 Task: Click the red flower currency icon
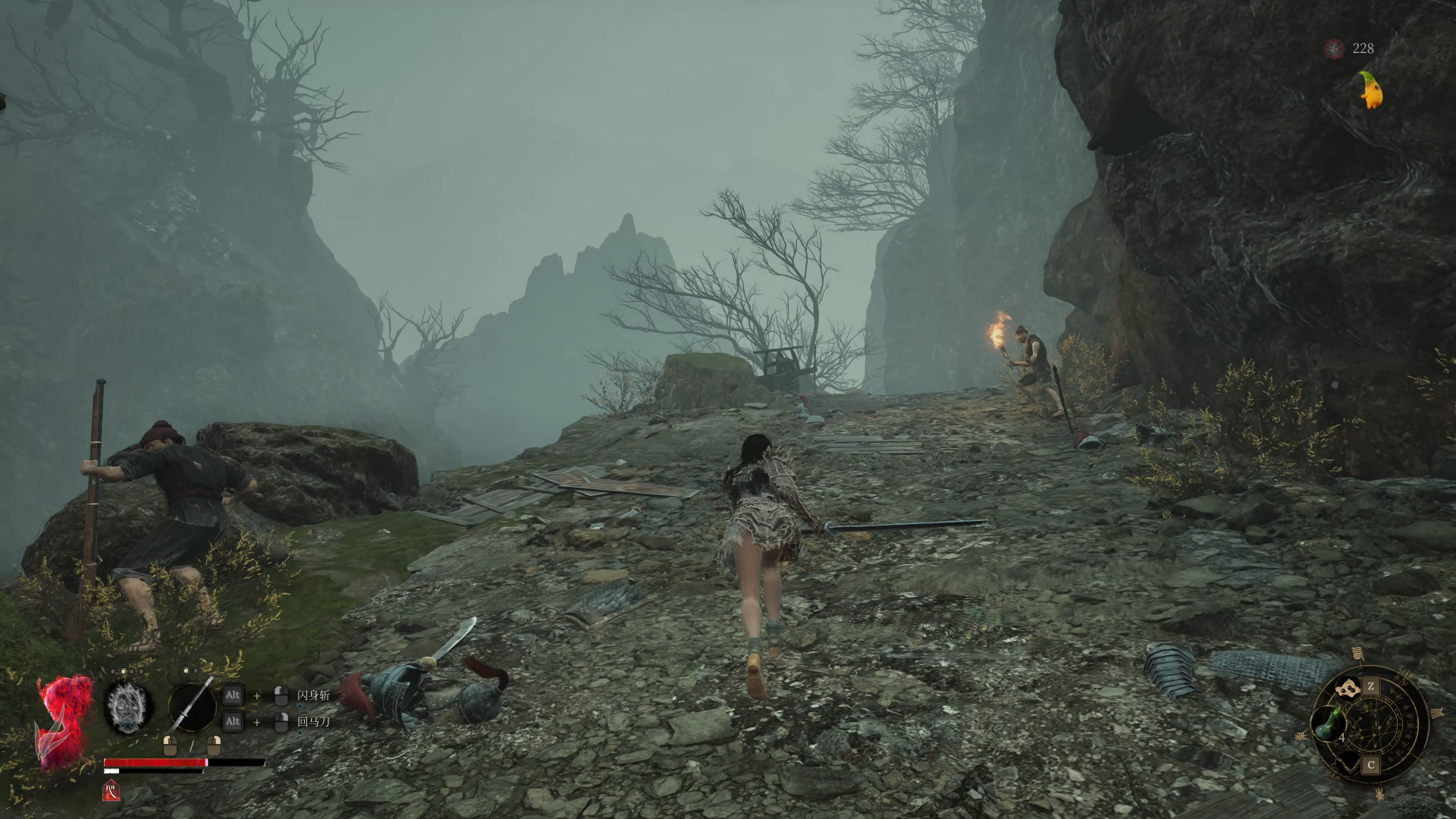(1334, 49)
